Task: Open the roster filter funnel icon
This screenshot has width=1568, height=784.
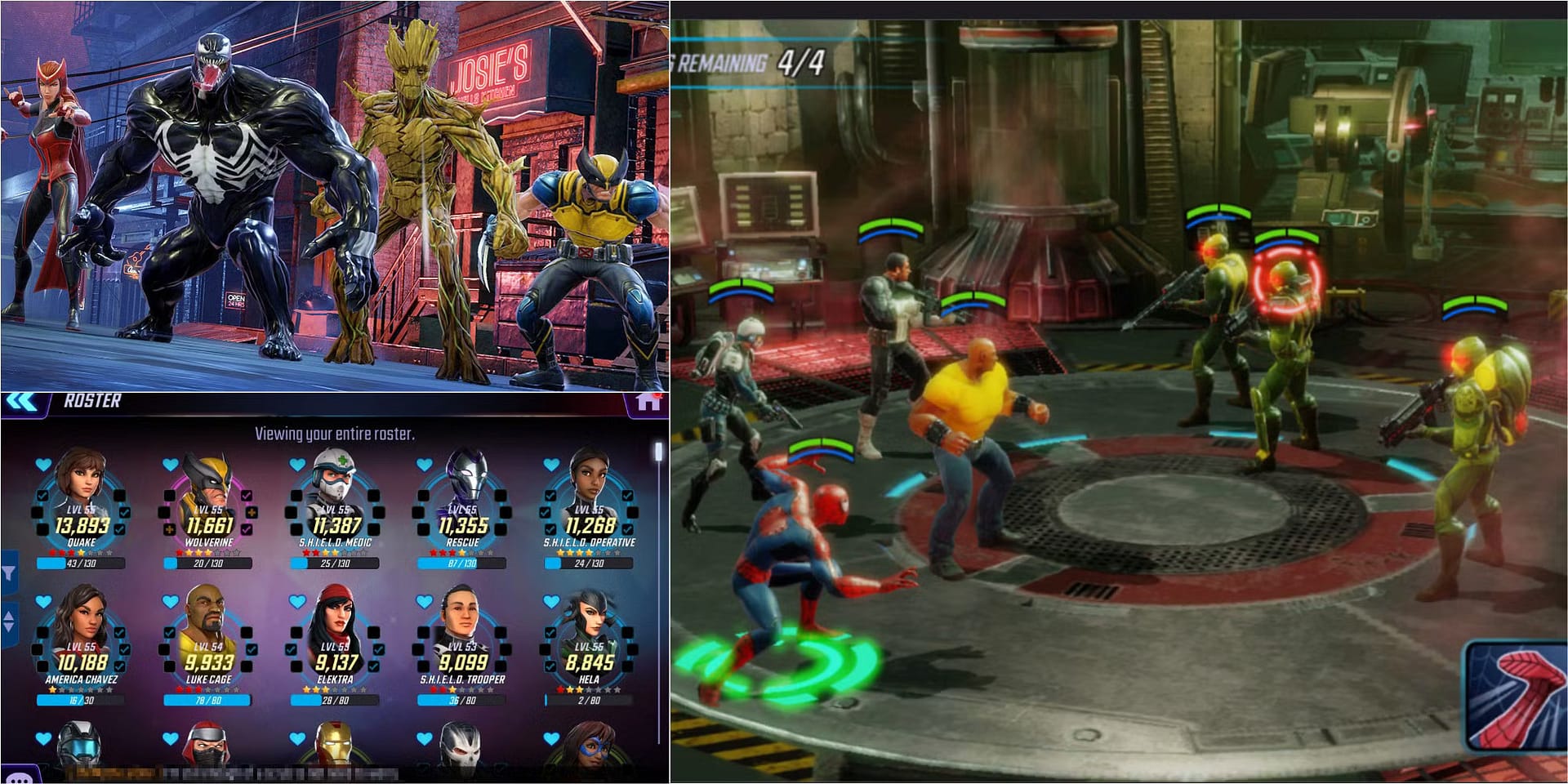Action: tap(11, 574)
